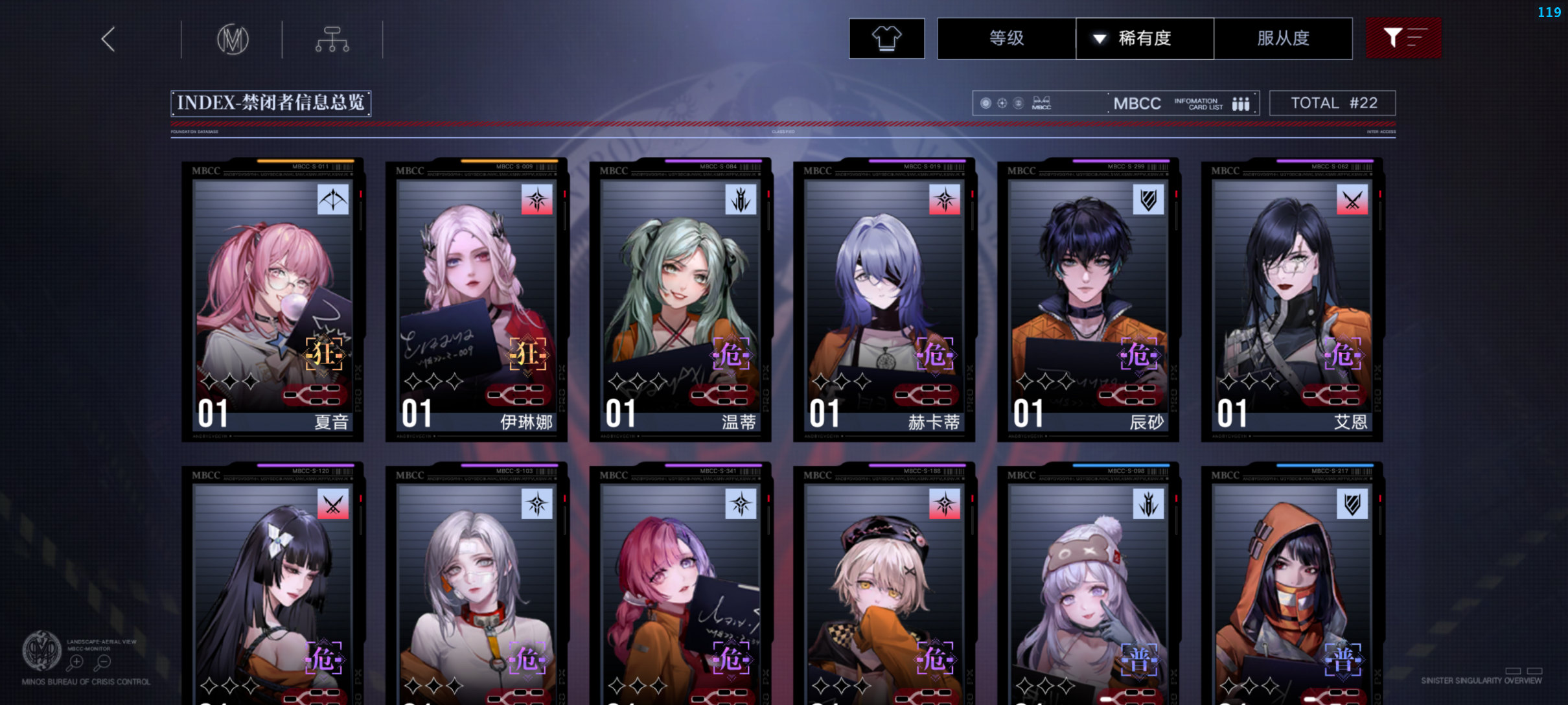Click the zoom-out magnifier under MBCC-MONITOR

click(104, 662)
